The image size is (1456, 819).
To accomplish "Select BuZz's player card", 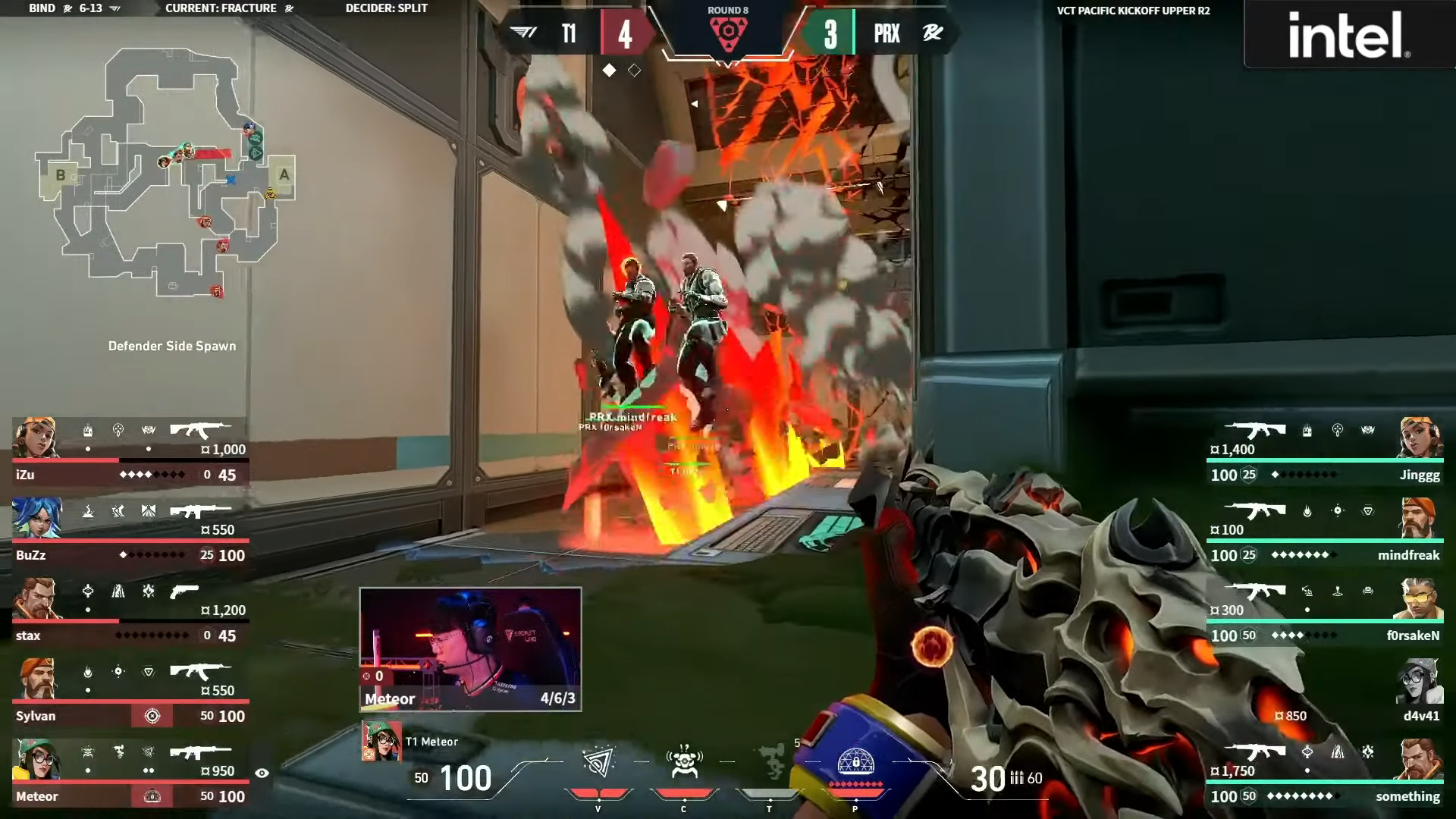I will tap(130, 532).
